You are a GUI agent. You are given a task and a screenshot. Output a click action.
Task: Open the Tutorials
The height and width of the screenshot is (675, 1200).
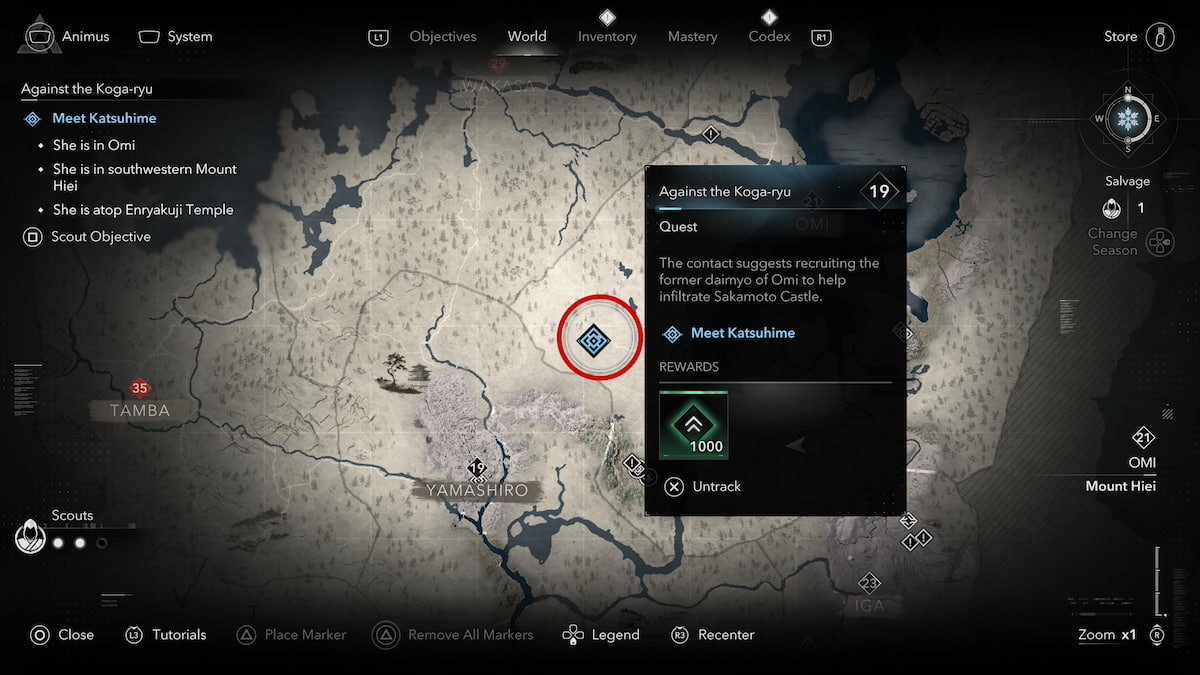167,635
